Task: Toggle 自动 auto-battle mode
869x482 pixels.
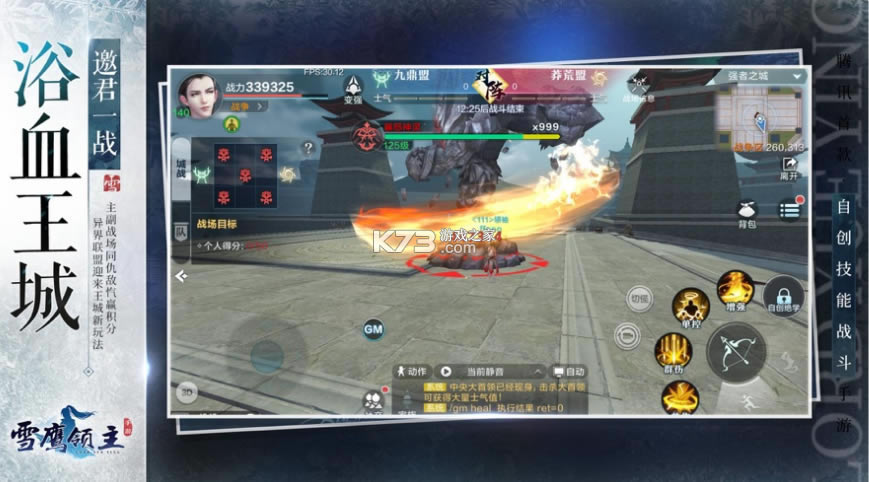Action: click(570, 371)
